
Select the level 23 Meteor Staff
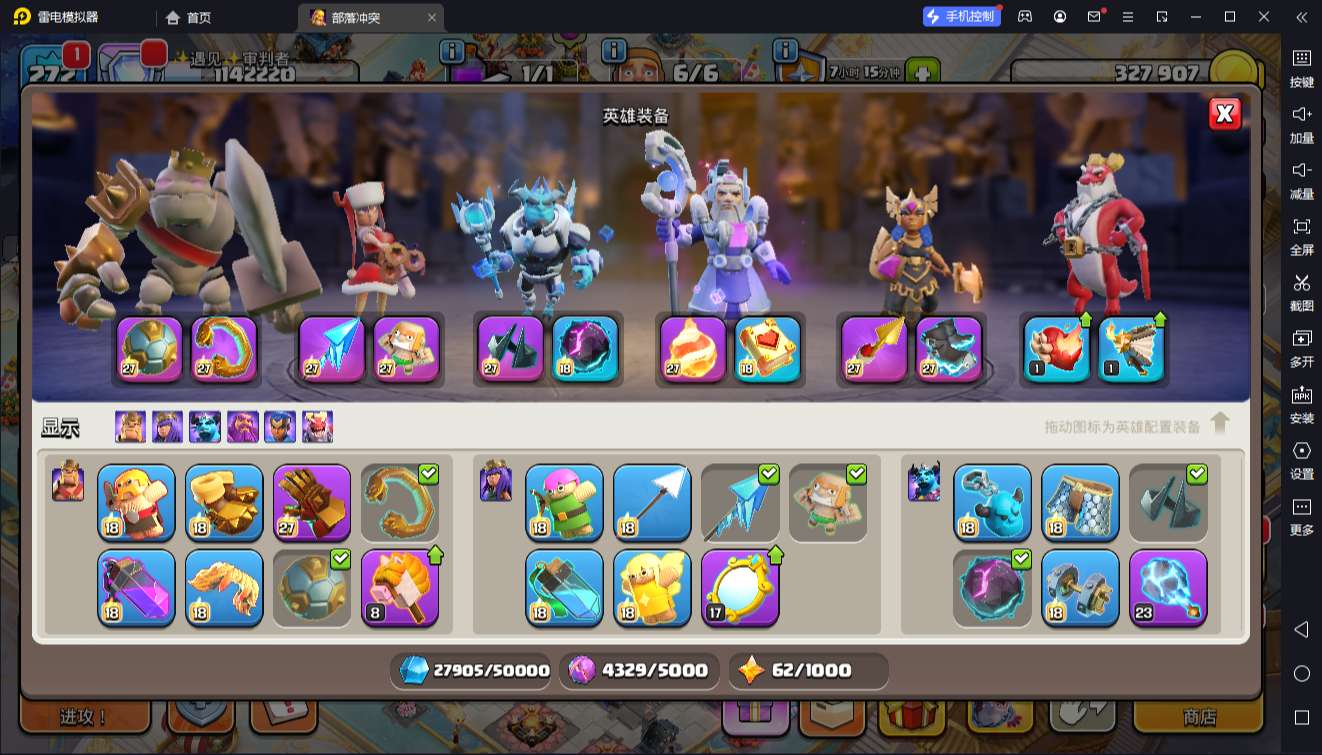coord(1168,588)
